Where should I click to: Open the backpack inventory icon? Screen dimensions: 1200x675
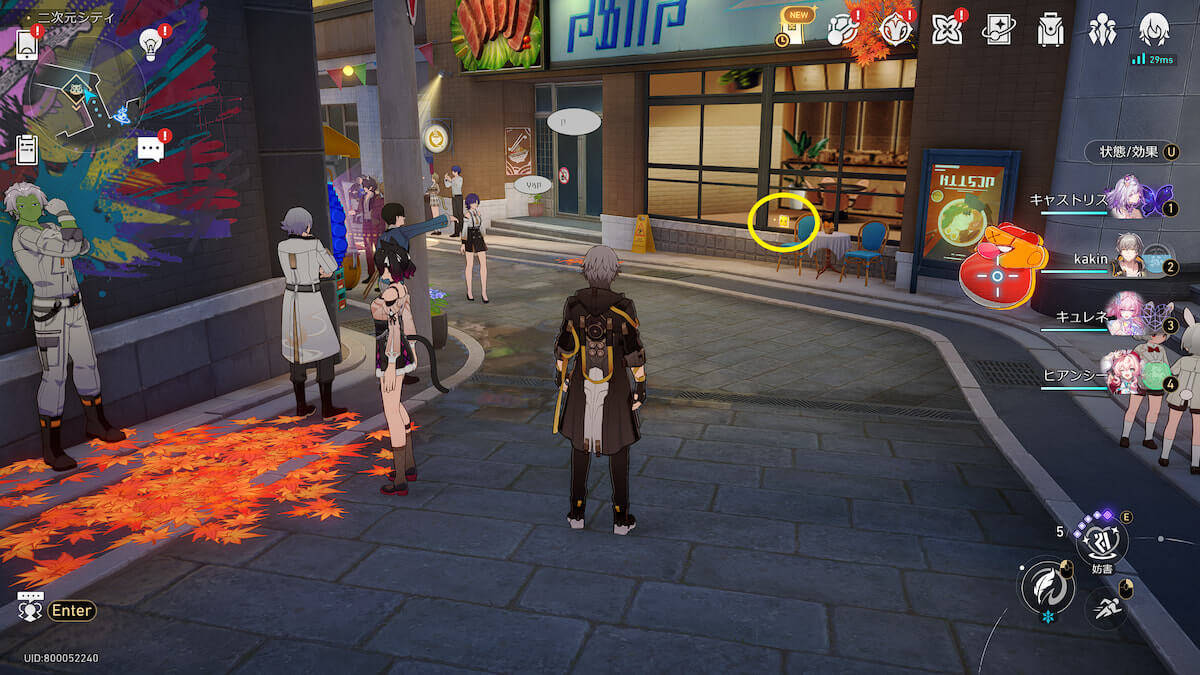pyautogui.click(x=1050, y=30)
